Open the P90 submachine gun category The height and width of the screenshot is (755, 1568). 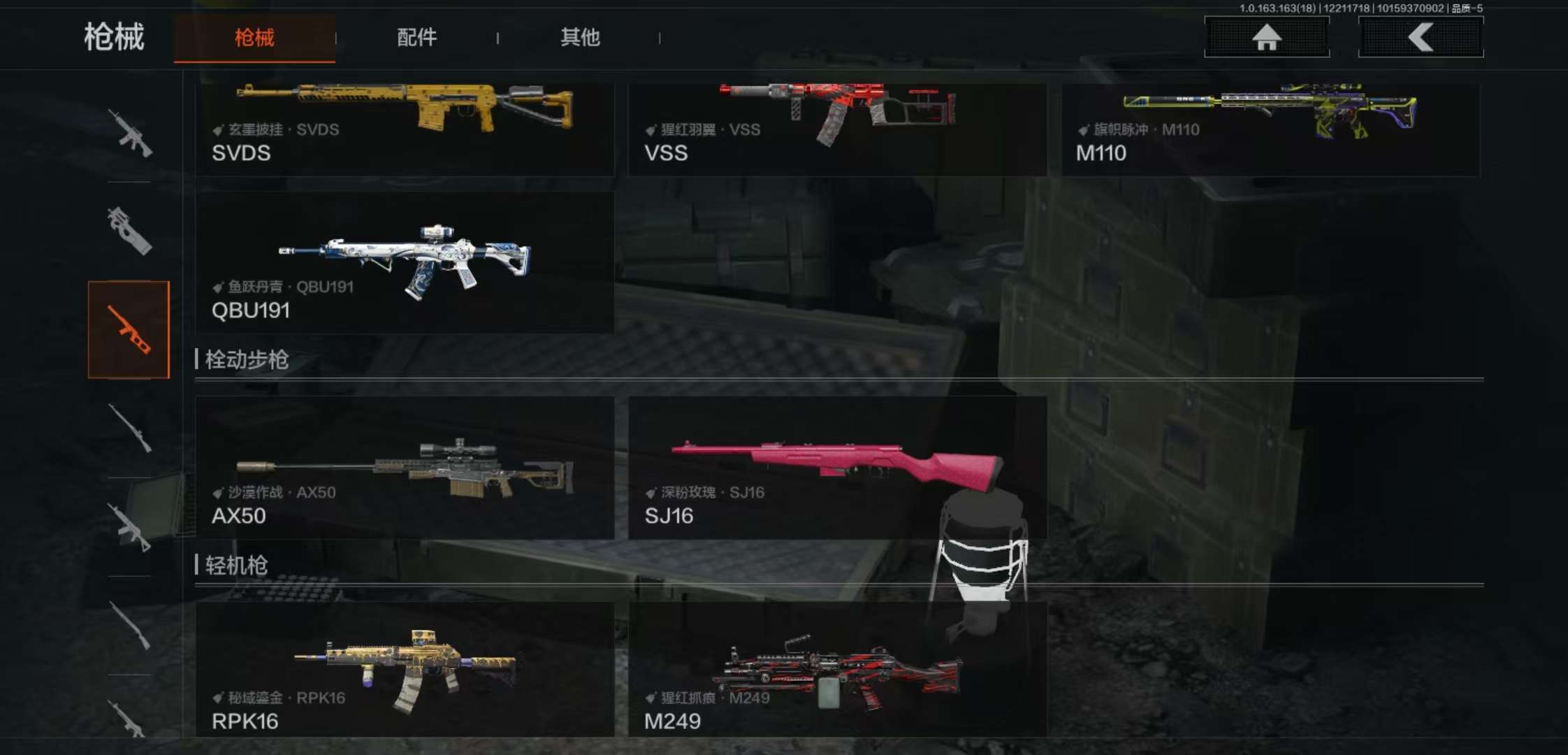tap(129, 231)
